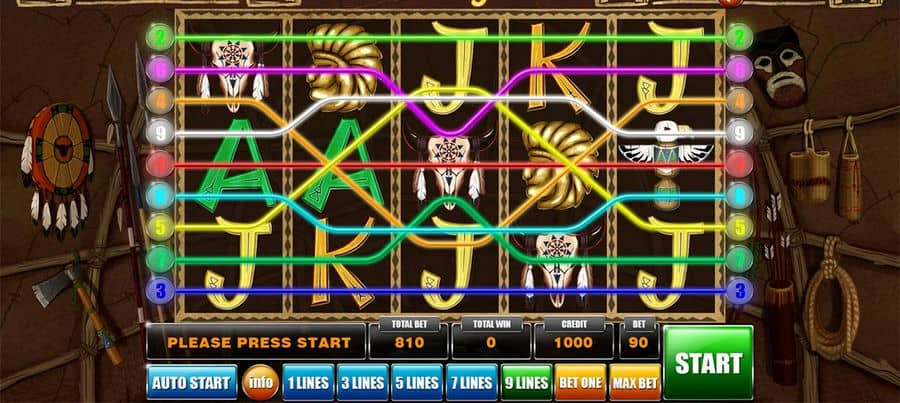Select the 1 LINES option

(306, 382)
